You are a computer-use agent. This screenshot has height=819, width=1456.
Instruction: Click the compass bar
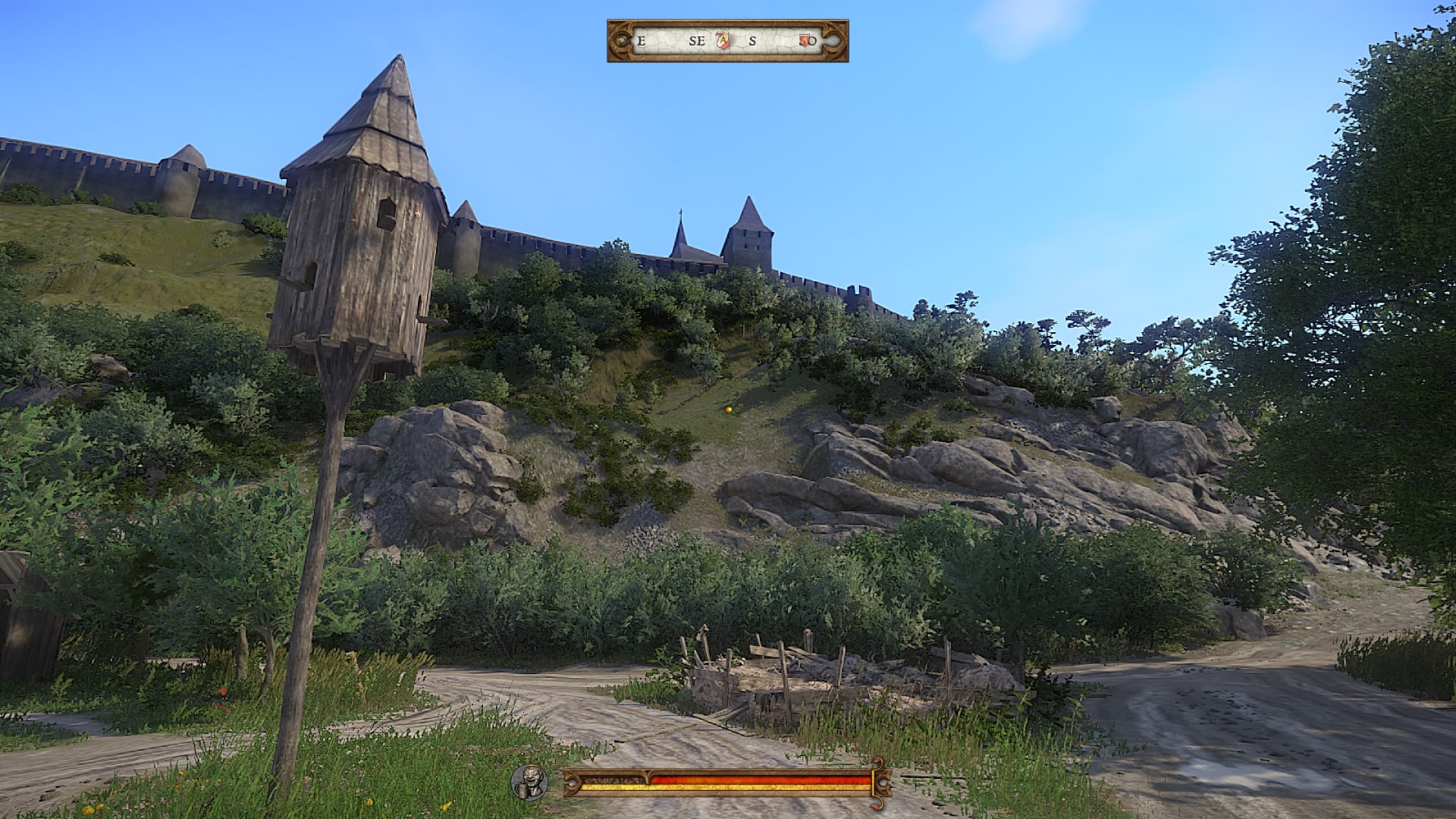(x=727, y=41)
